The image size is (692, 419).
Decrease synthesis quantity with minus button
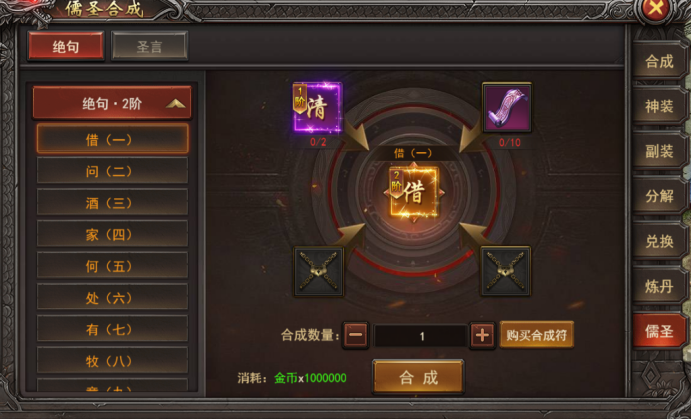355,336
